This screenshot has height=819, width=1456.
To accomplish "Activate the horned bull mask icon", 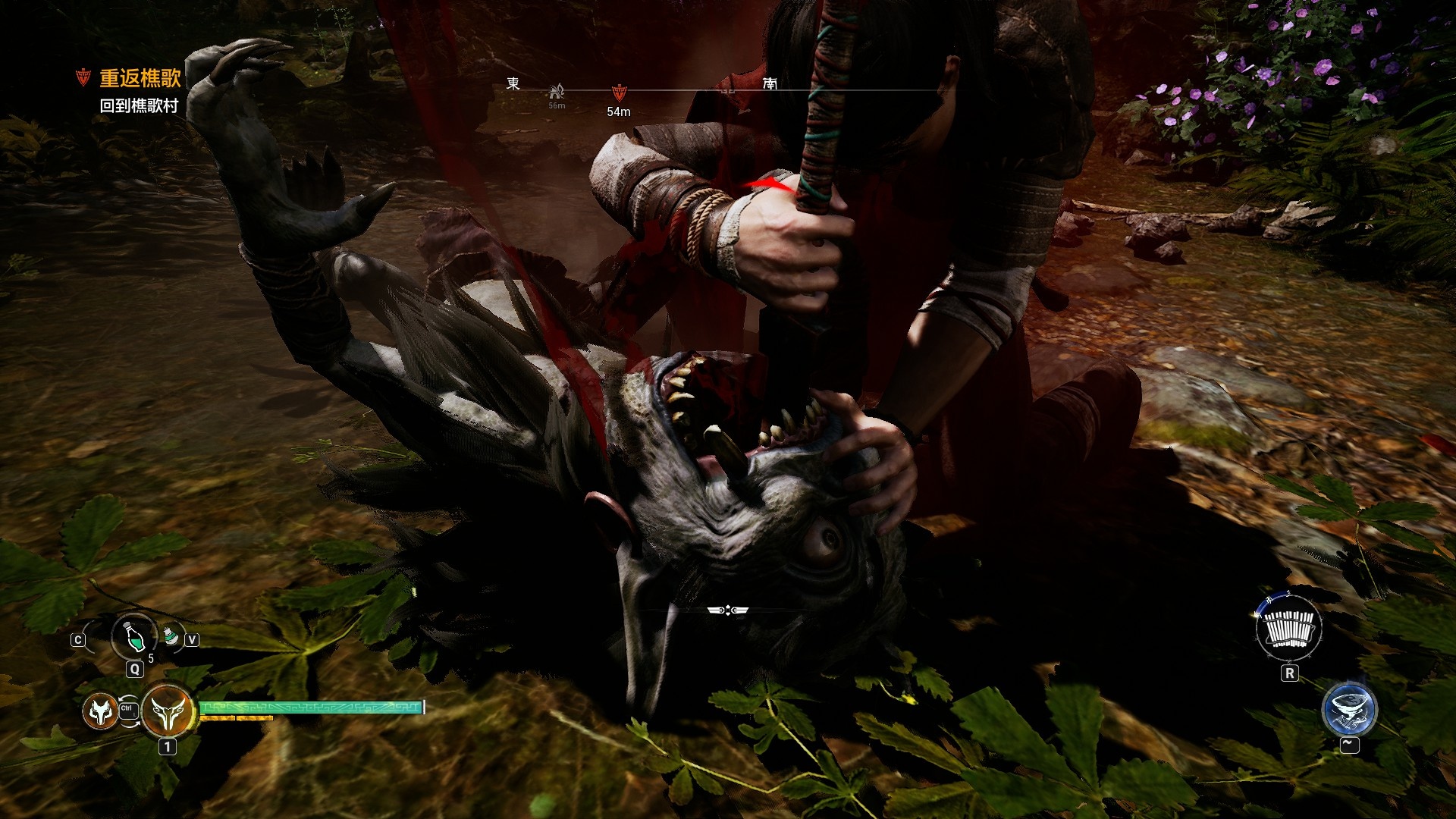I will (x=167, y=711).
